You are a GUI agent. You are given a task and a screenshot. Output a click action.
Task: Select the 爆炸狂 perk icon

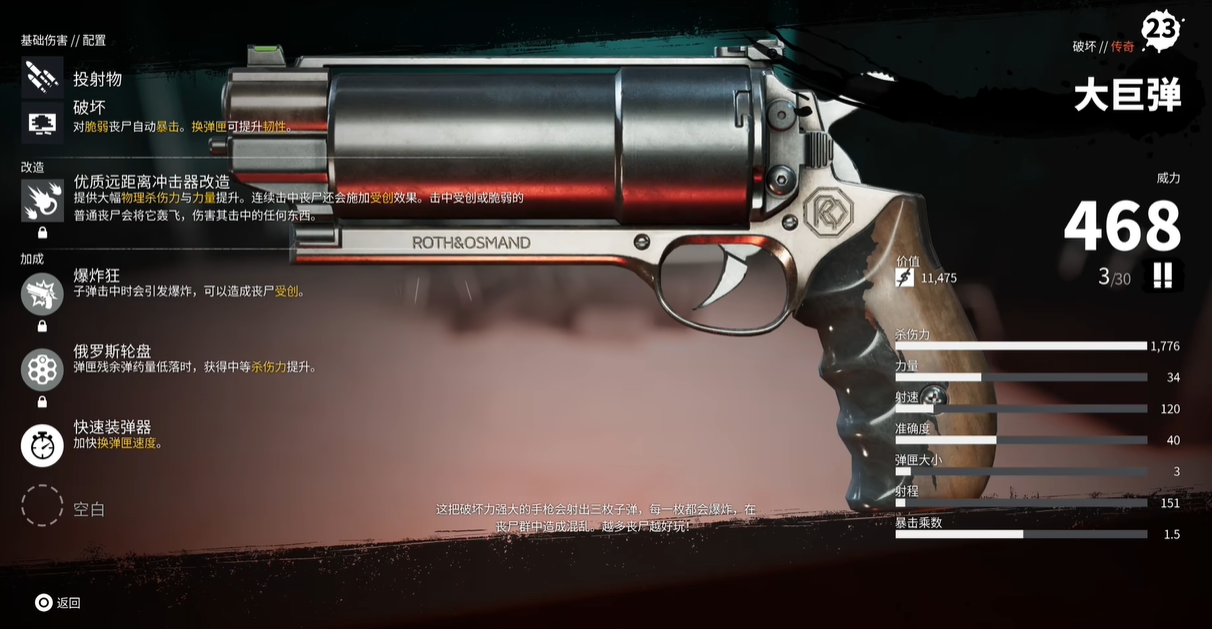pos(42,293)
